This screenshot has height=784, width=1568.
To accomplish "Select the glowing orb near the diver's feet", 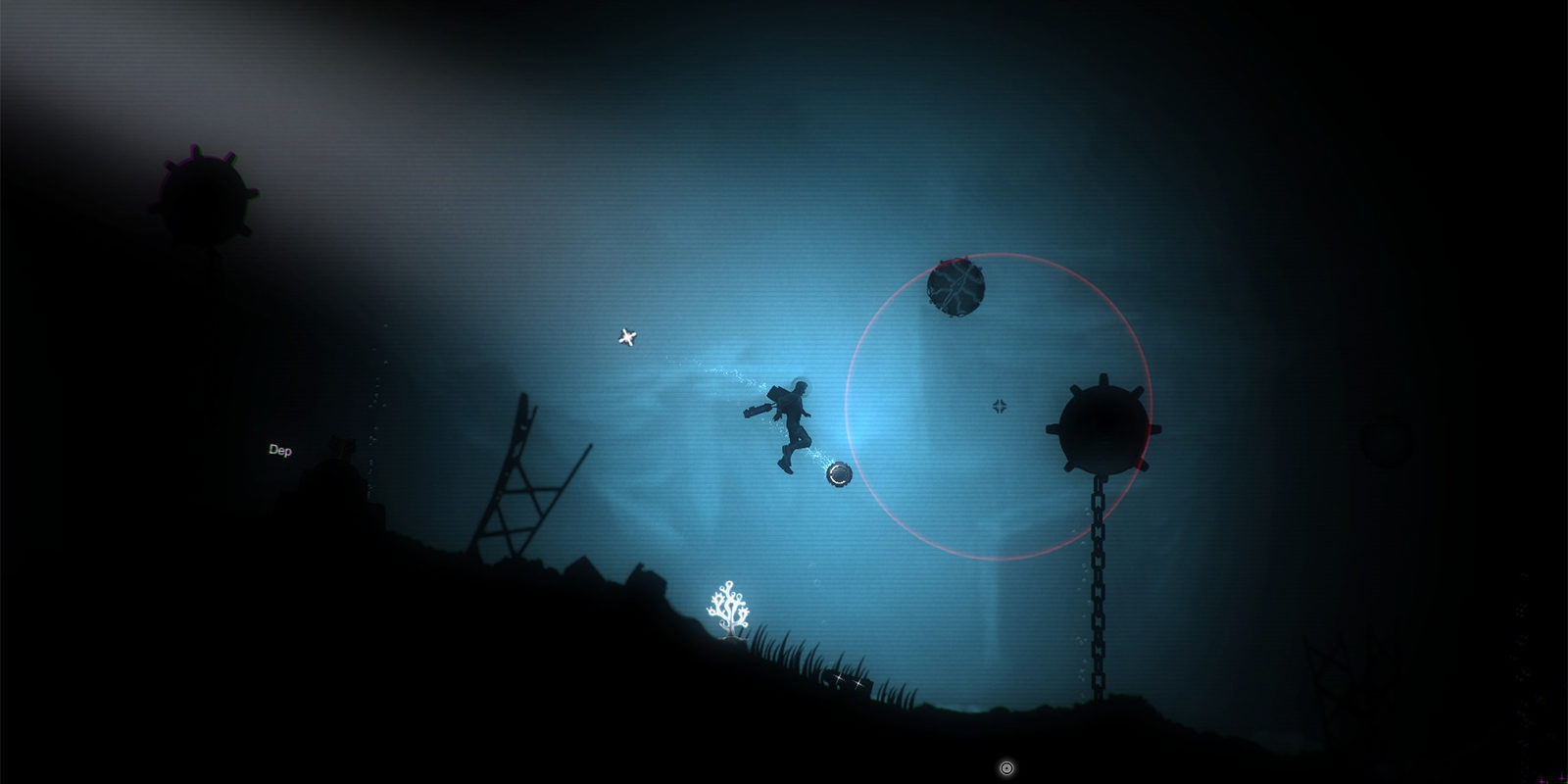I will tap(838, 477).
